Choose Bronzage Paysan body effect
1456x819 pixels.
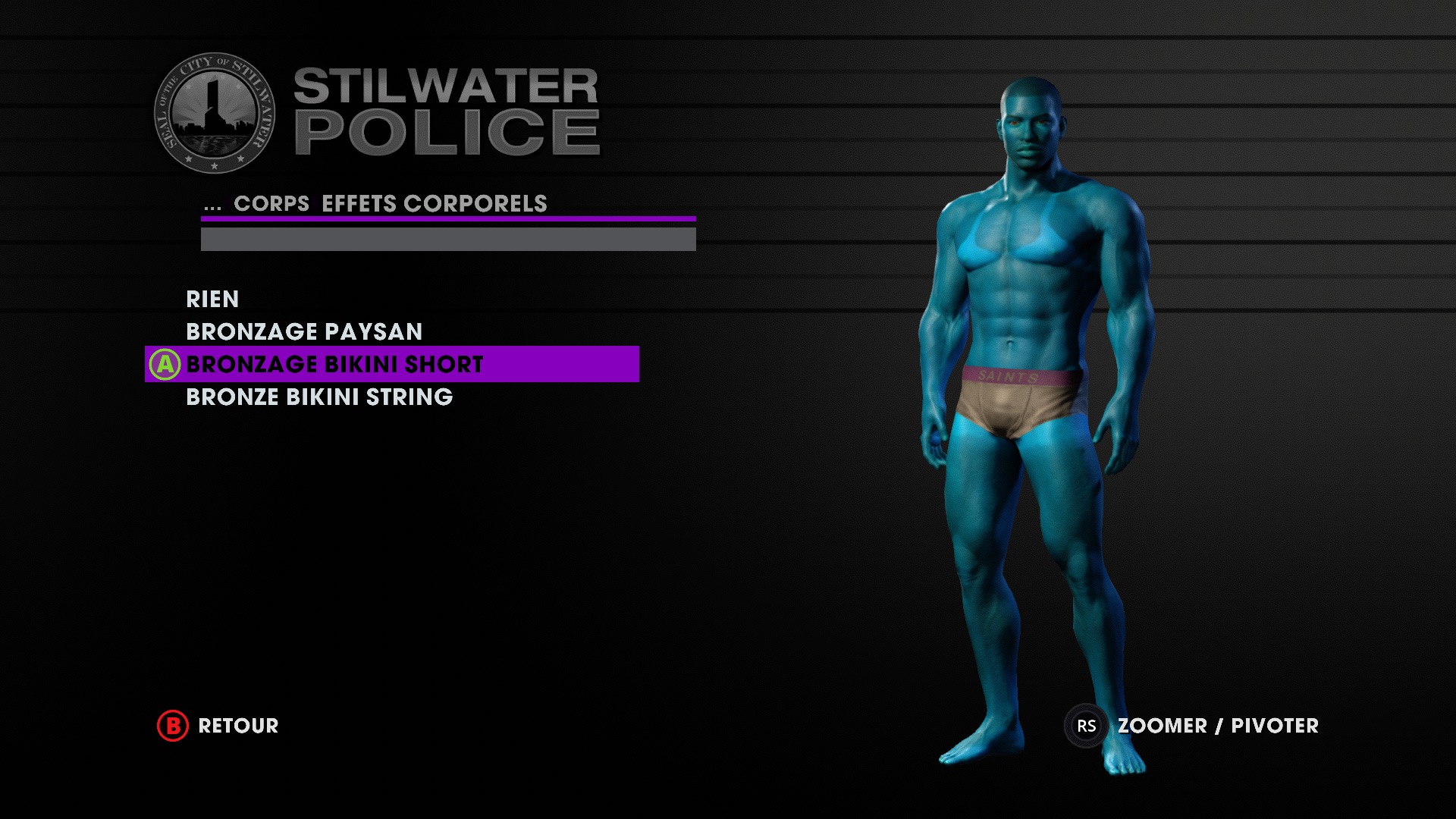point(303,332)
